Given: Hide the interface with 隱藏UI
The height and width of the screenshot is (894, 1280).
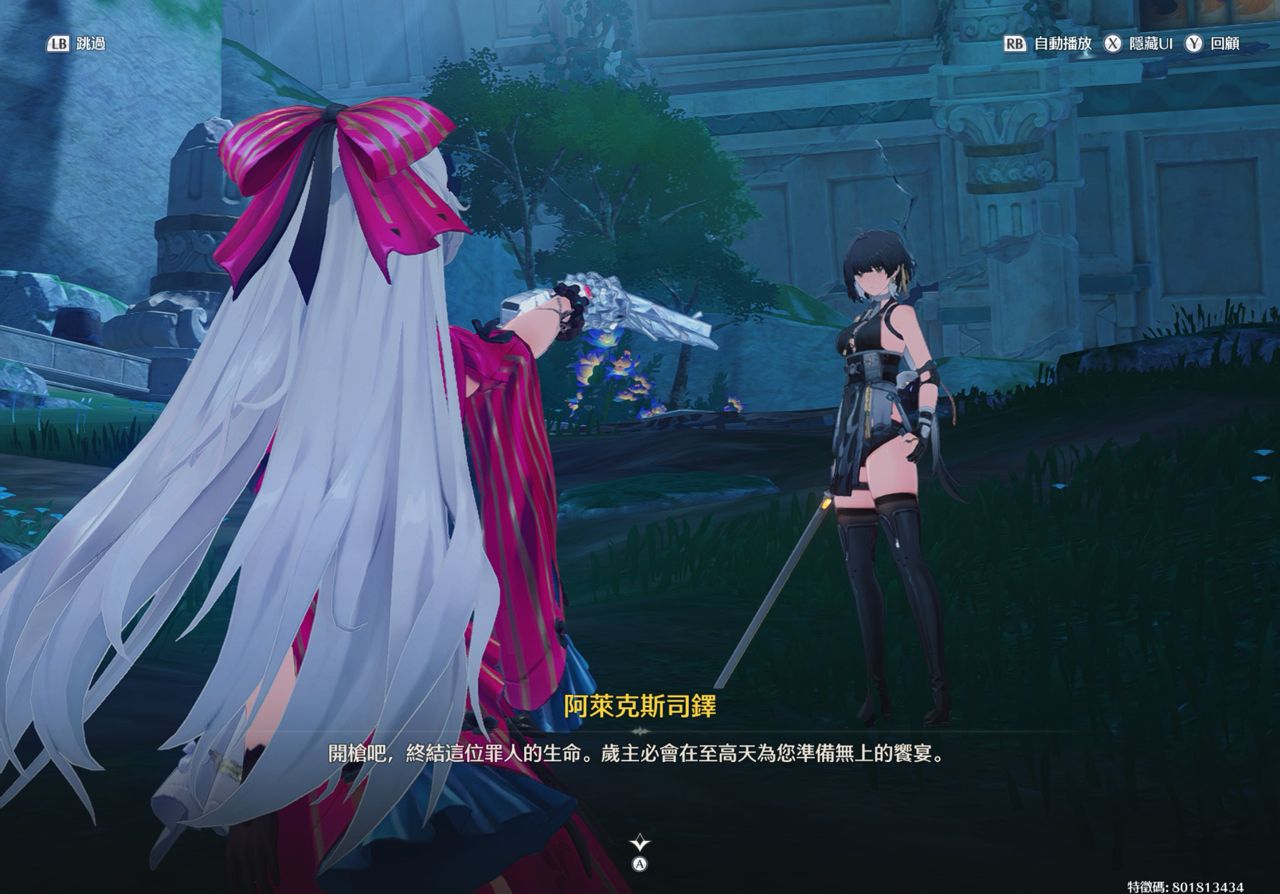Looking at the screenshot, I should point(1139,44).
